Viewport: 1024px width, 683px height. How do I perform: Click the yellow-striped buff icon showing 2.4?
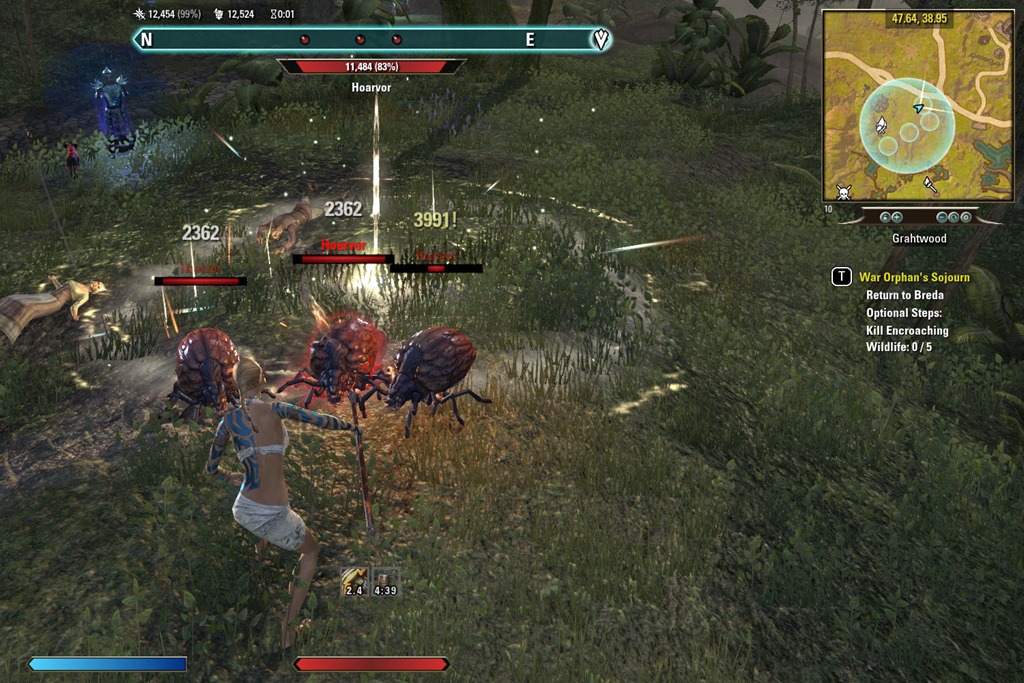pos(354,580)
